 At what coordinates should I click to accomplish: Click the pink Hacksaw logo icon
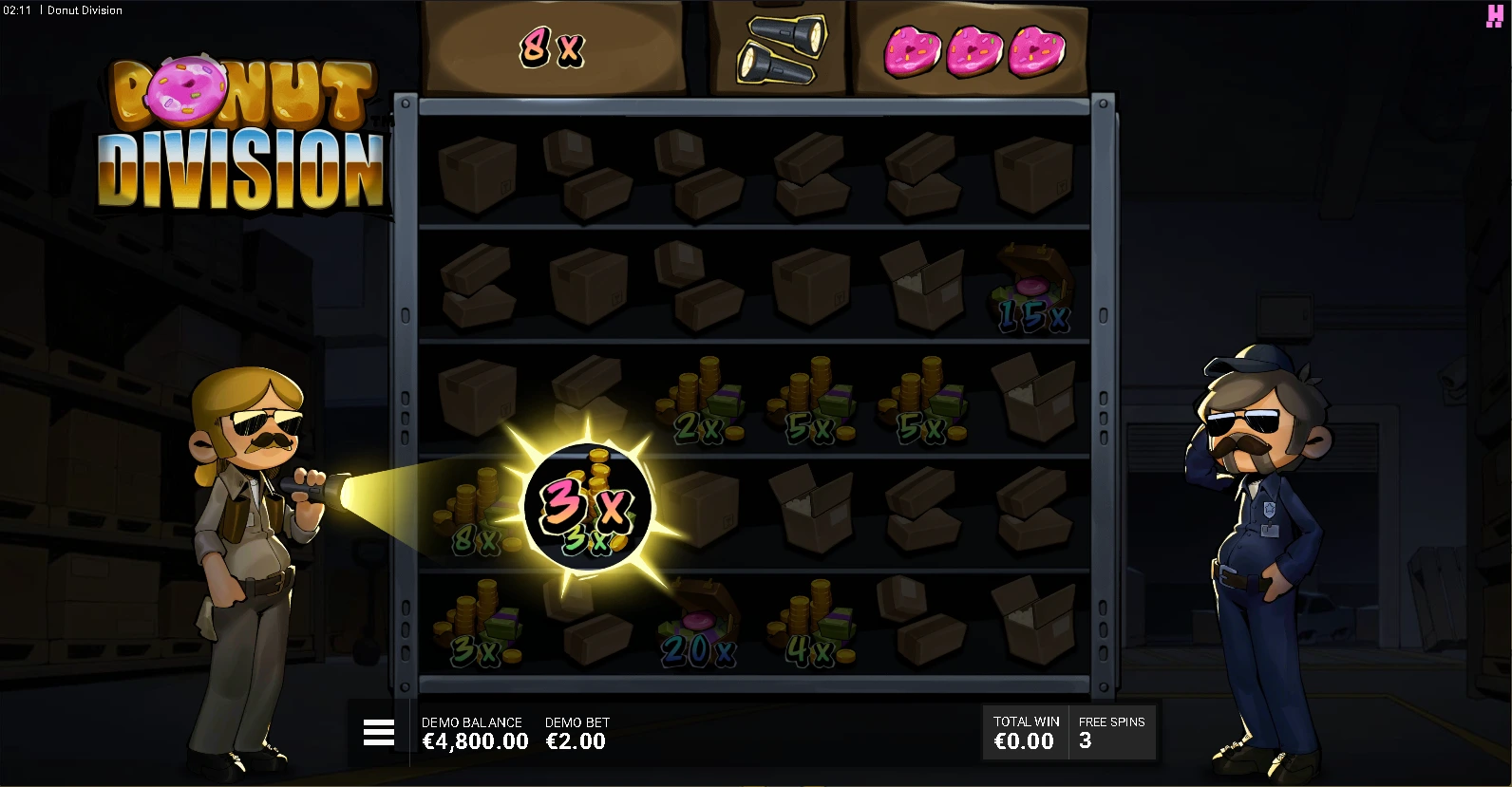(1494, 16)
